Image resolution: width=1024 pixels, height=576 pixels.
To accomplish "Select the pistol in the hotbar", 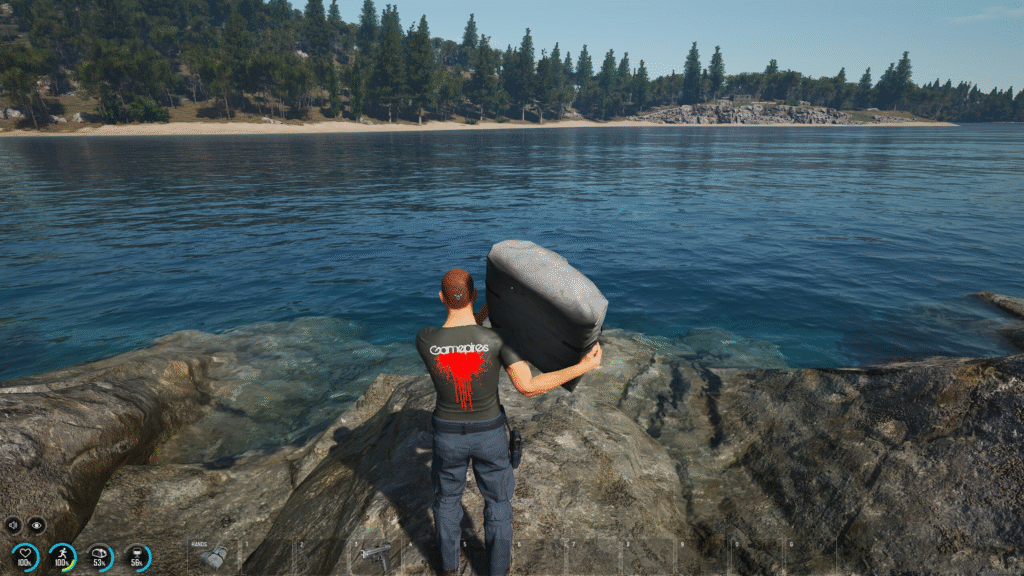I will point(376,553).
